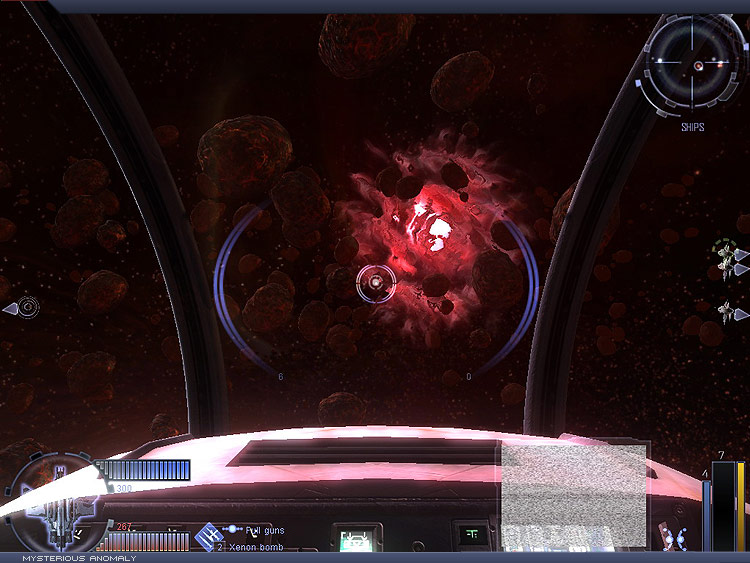
Task: Select the Full guns weapon mode
Action: point(265,529)
